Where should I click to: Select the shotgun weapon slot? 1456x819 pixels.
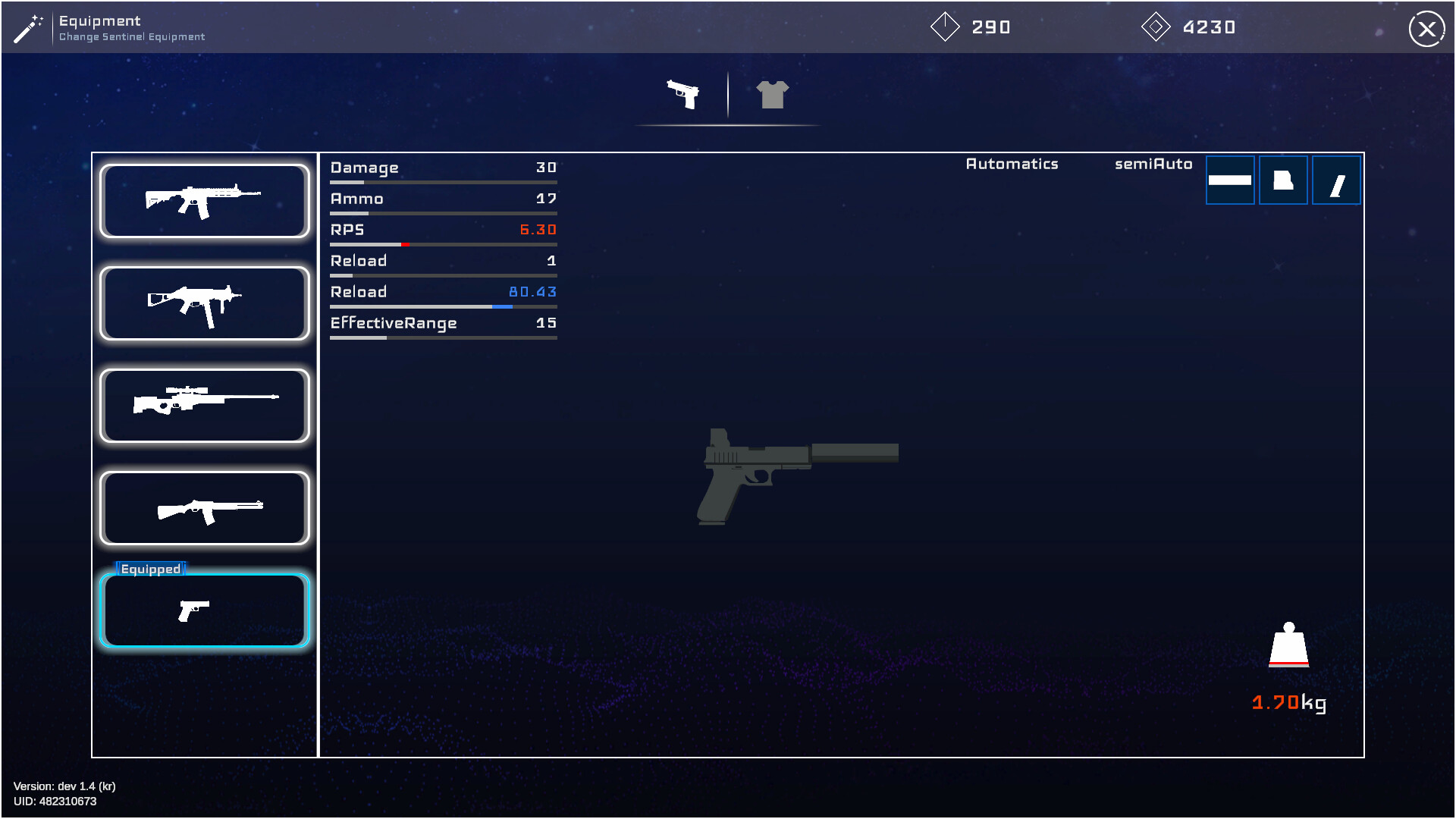click(x=203, y=508)
